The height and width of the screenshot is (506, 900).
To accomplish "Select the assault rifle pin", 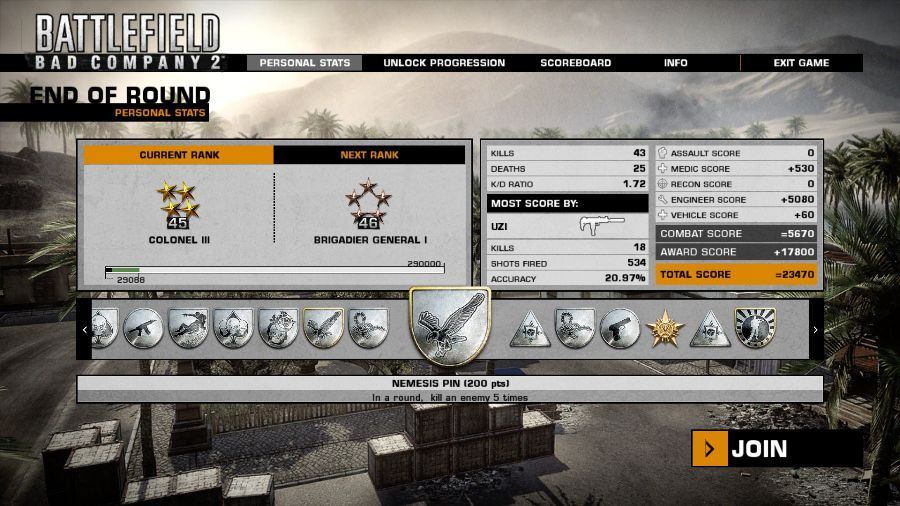I will coord(143,328).
